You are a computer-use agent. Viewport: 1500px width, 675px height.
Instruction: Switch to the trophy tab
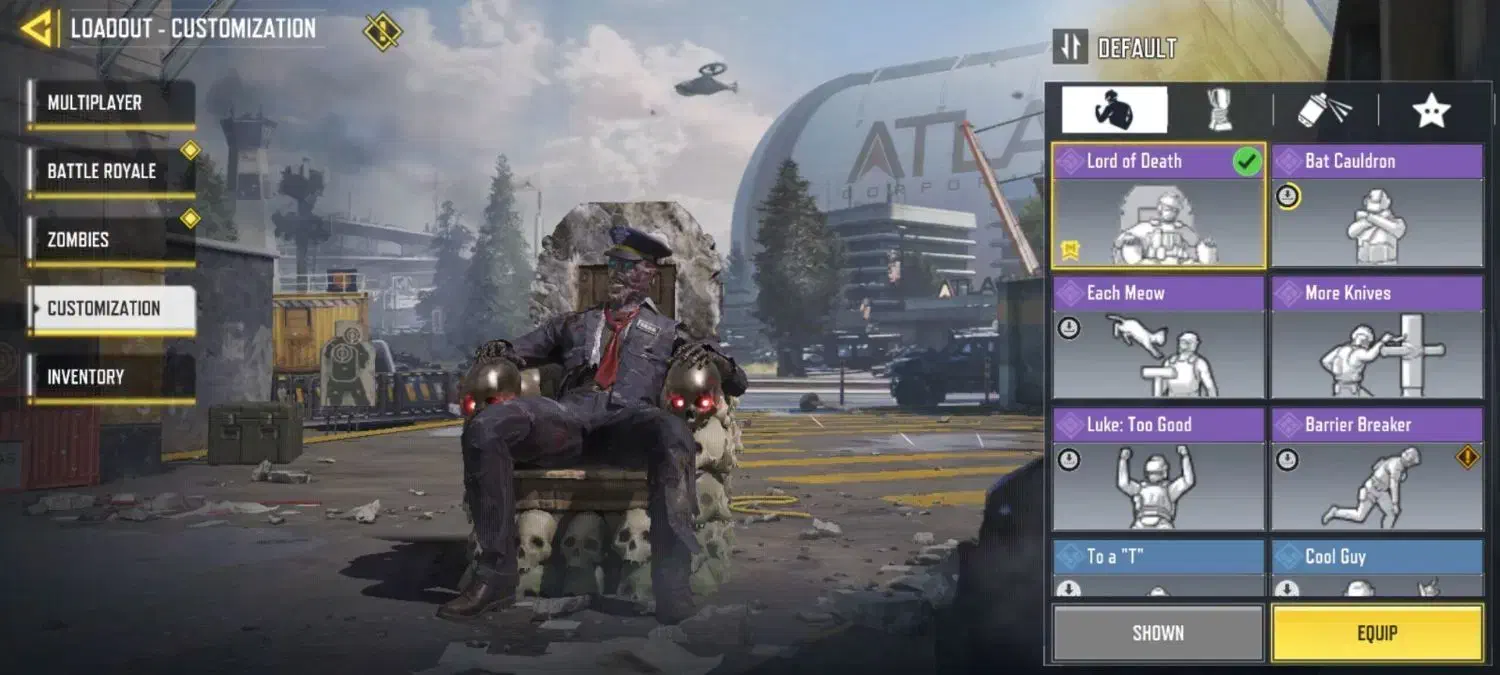[1220, 110]
